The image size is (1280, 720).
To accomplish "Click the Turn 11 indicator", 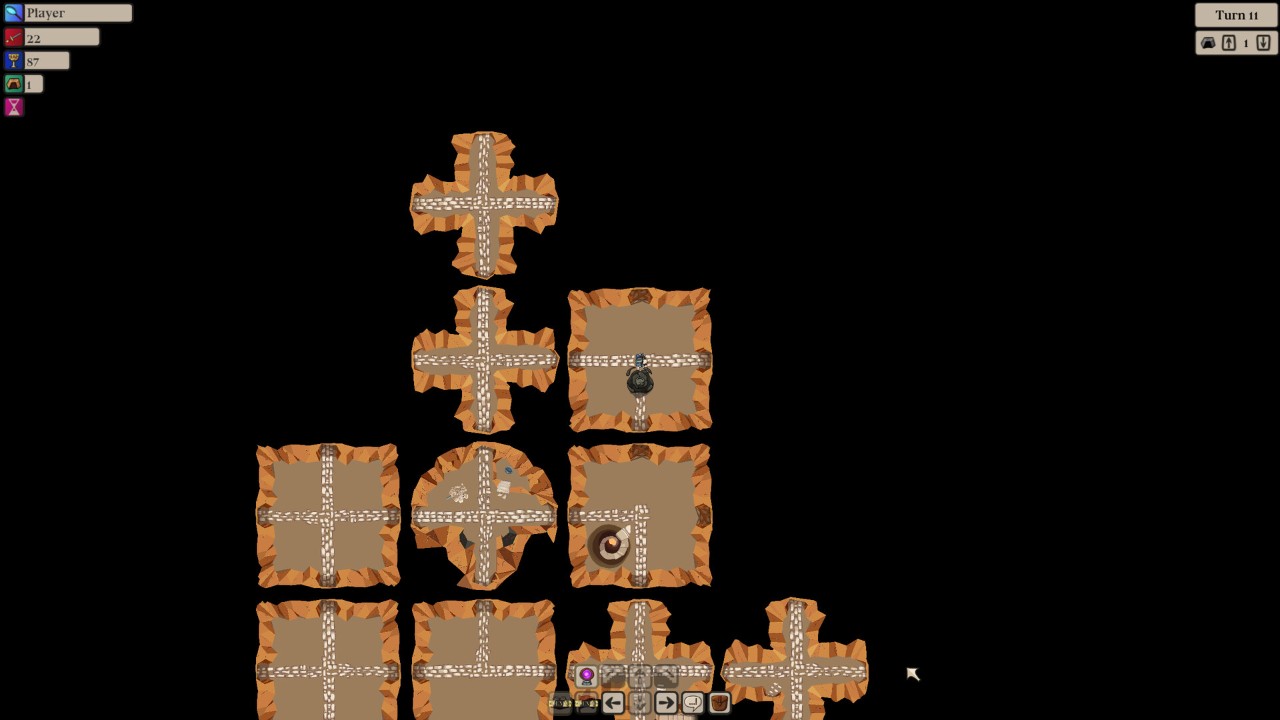I will 1235,15.
